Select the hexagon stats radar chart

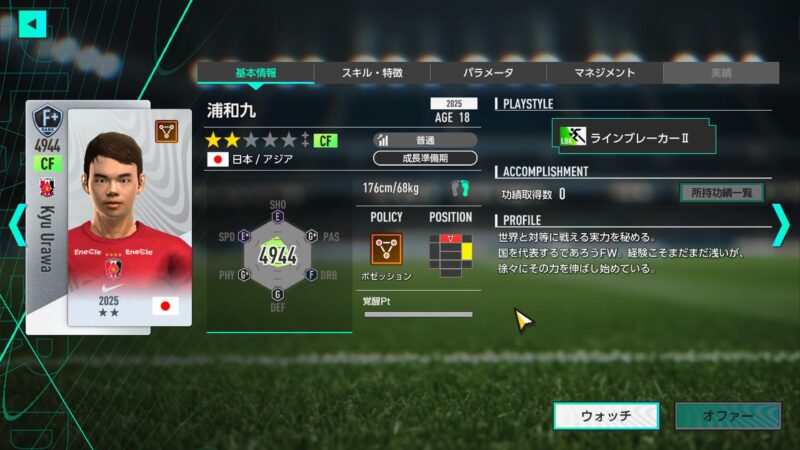(x=278, y=255)
